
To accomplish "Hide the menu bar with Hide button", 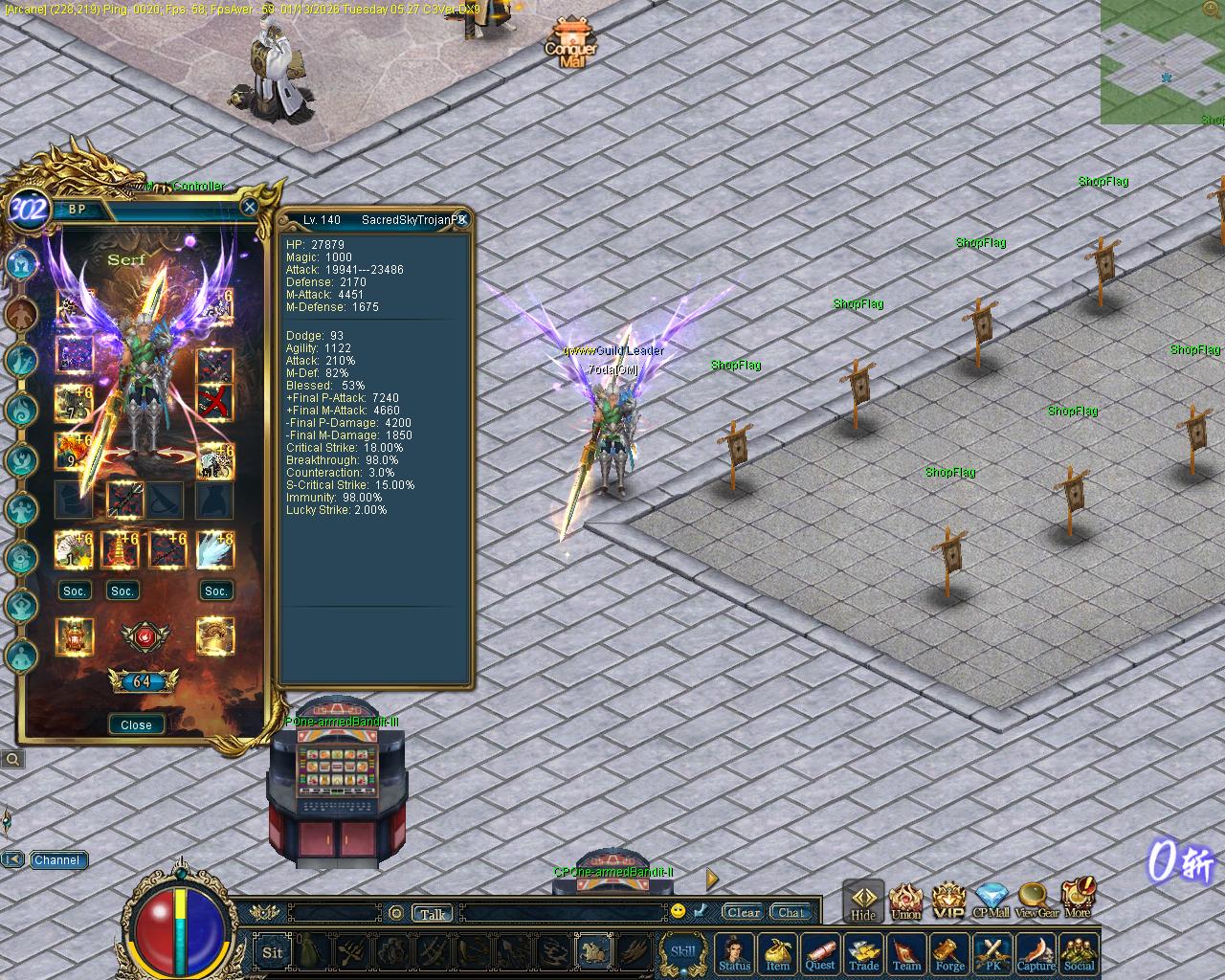I will tap(863, 901).
